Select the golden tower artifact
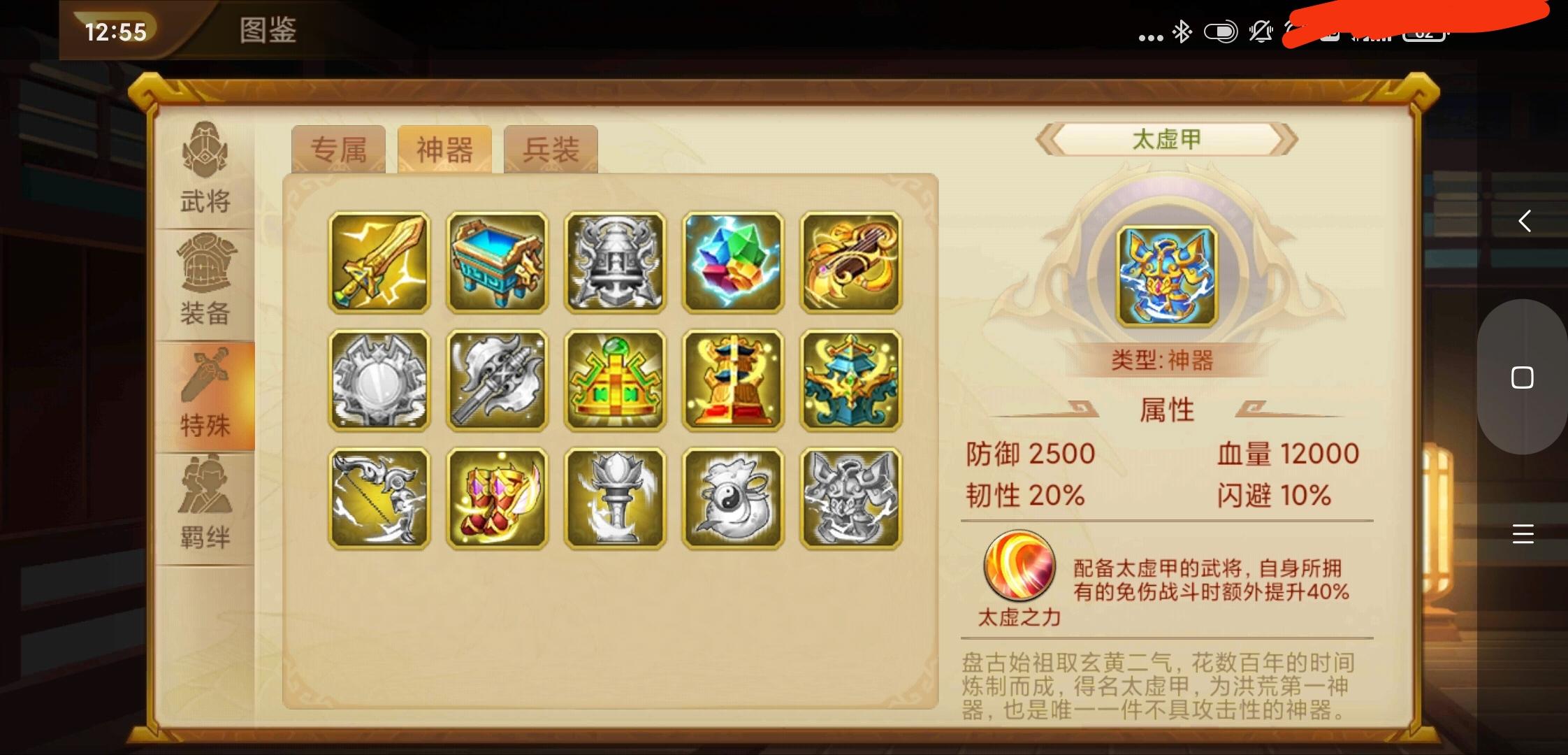This screenshot has height=755, width=1568. [733, 381]
